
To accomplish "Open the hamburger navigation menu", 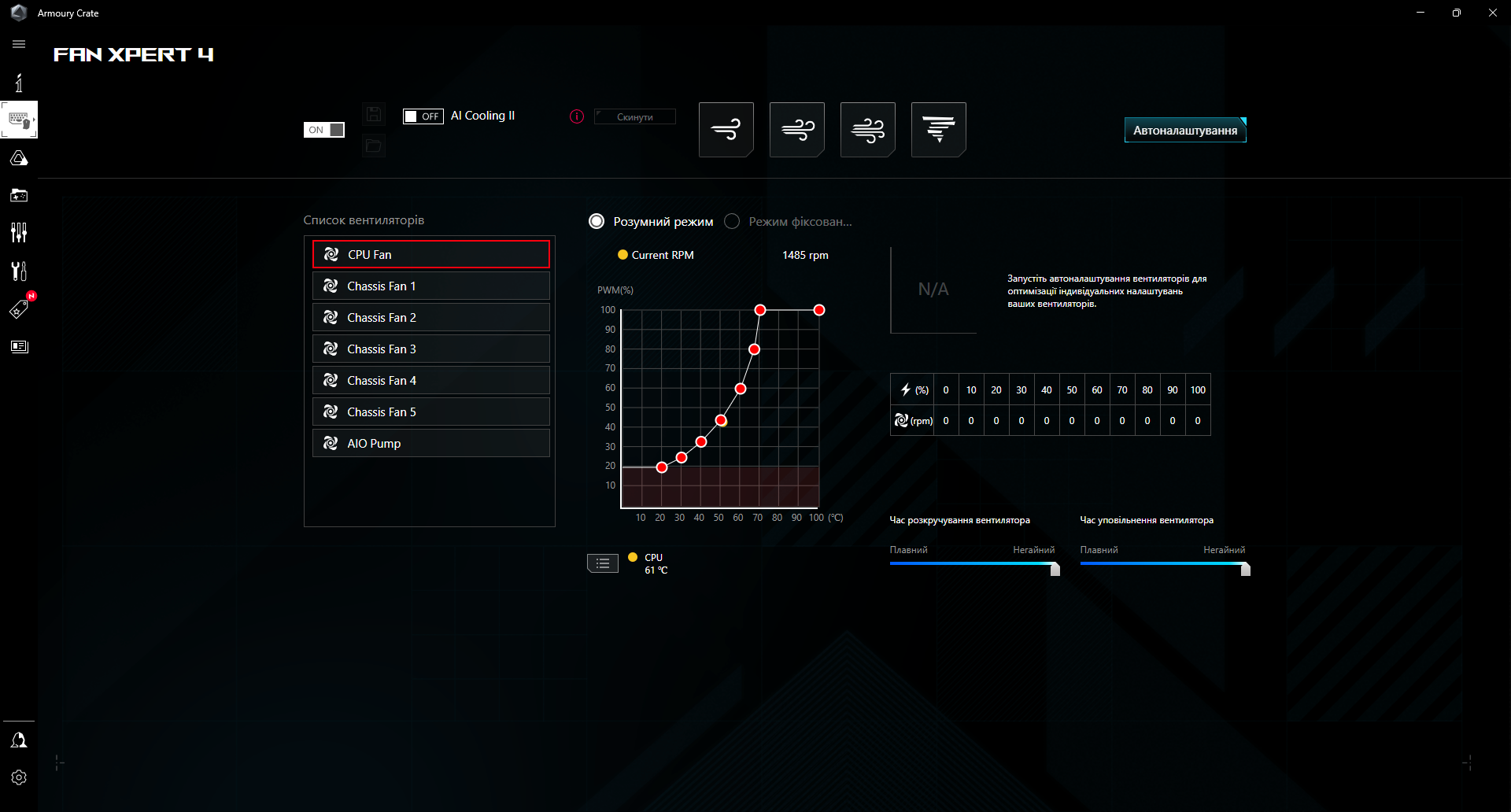I will tap(19, 44).
